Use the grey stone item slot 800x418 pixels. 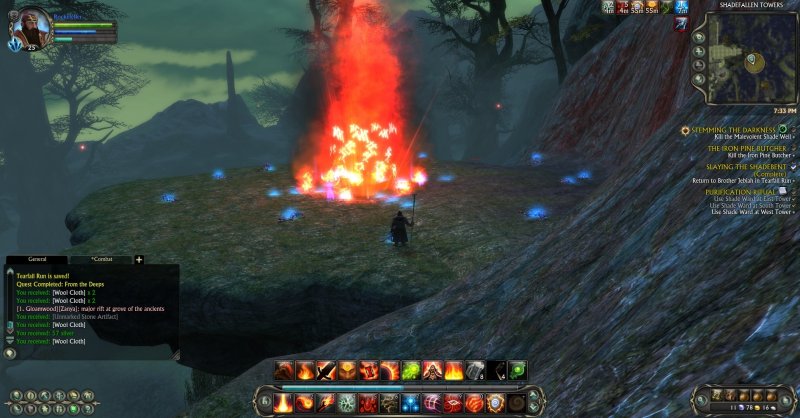[x=476, y=370]
